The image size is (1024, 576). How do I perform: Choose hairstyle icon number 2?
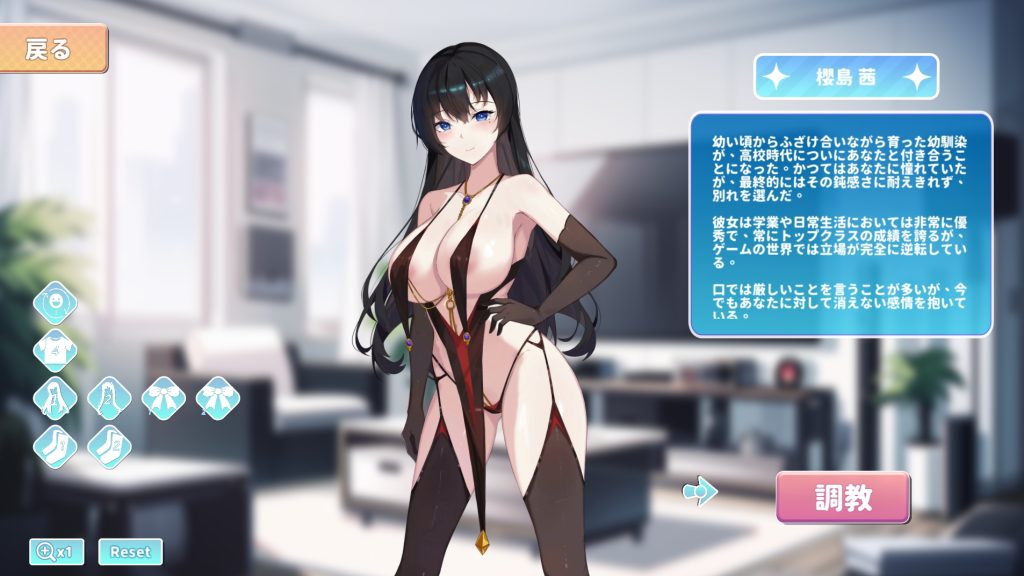(x=109, y=397)
